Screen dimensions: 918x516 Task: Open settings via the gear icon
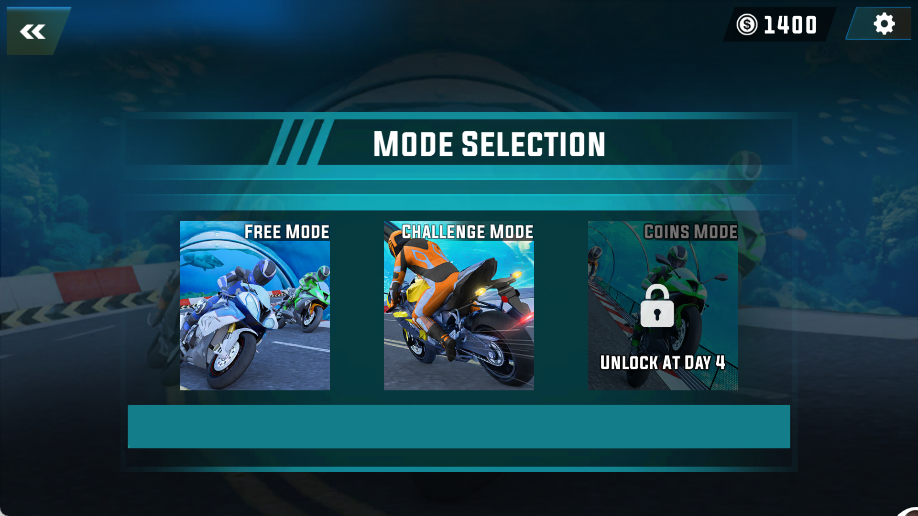pyautogui.click(x=883, y=24)
